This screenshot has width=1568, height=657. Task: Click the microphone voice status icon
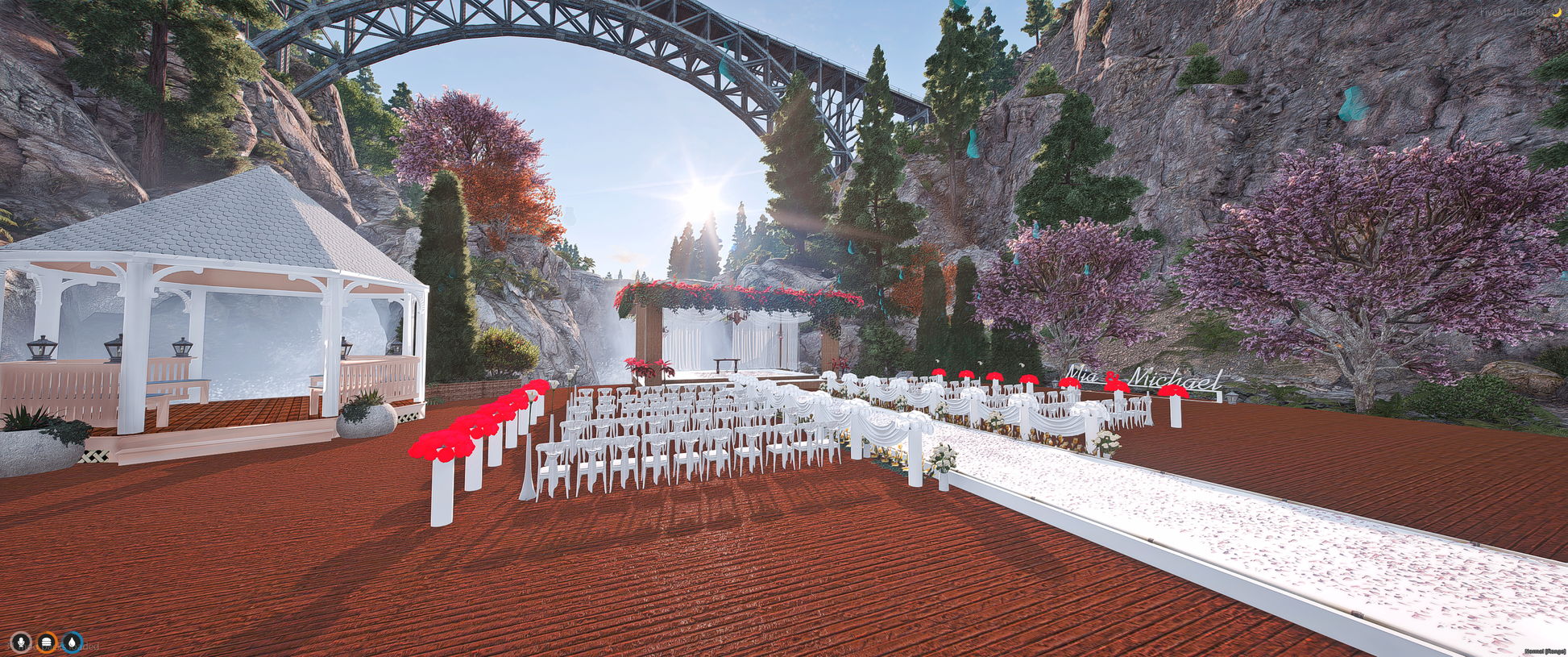[x=21, y=642]
